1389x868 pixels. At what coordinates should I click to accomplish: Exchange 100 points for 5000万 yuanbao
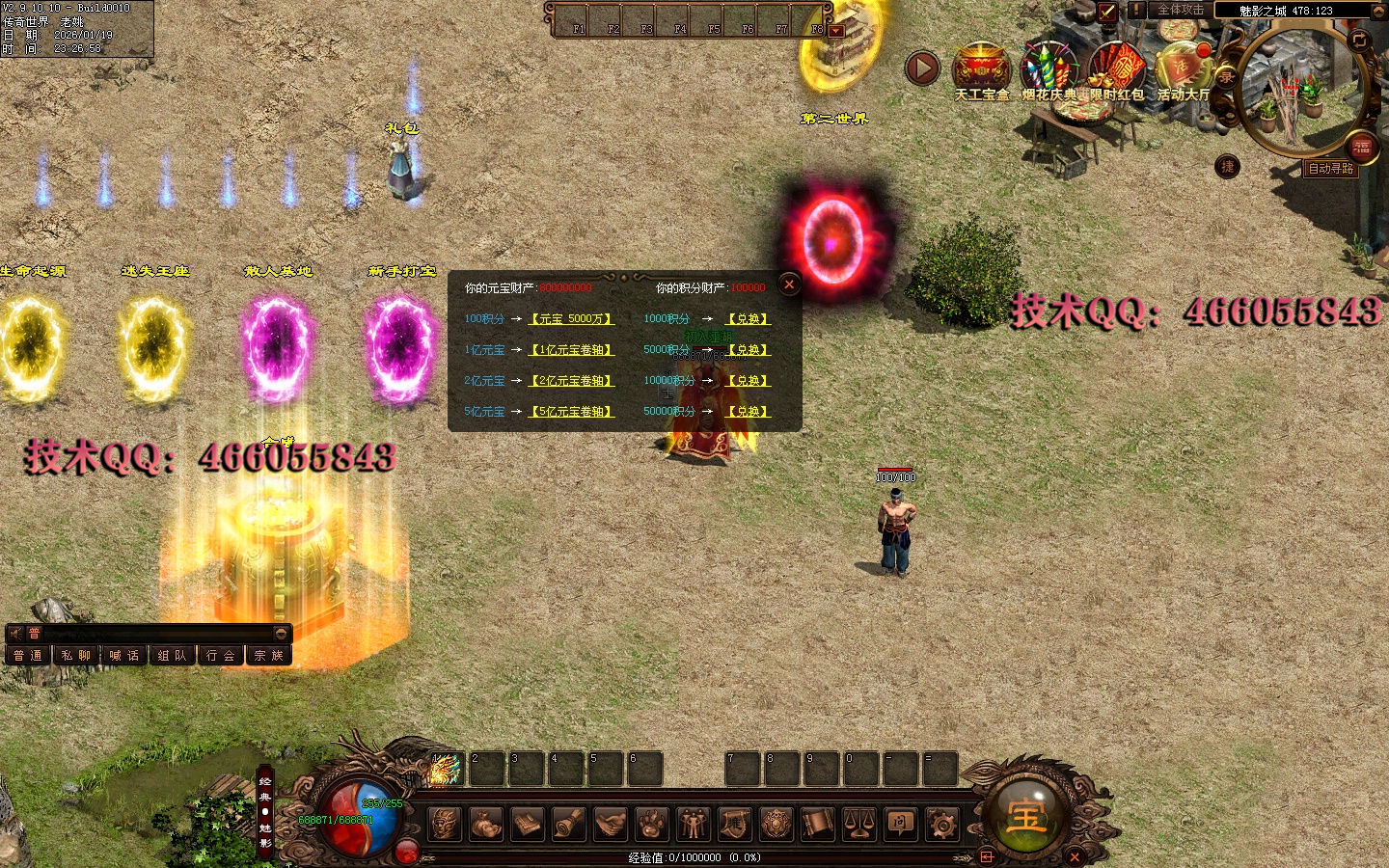(x=571, y=318)
